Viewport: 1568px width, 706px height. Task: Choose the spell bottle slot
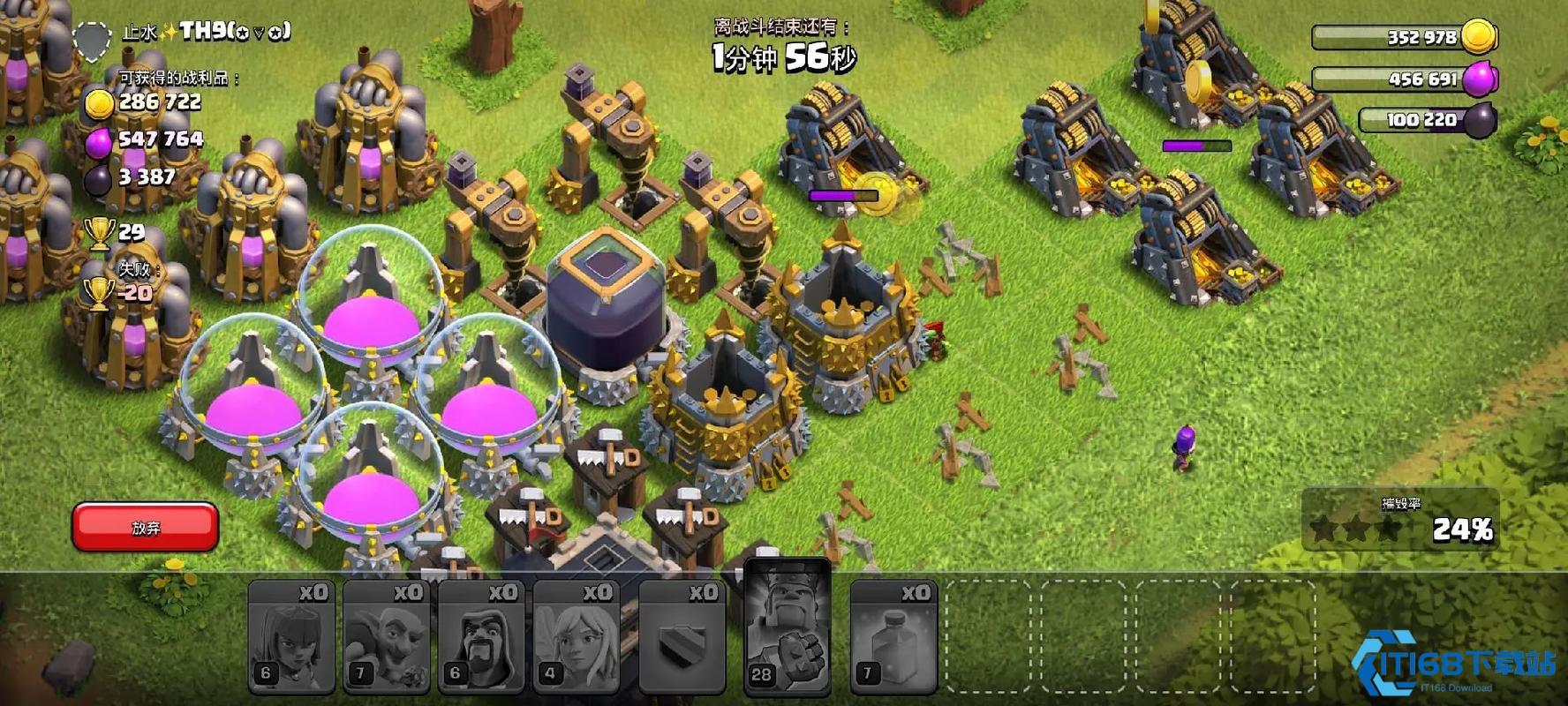(893, 636)
